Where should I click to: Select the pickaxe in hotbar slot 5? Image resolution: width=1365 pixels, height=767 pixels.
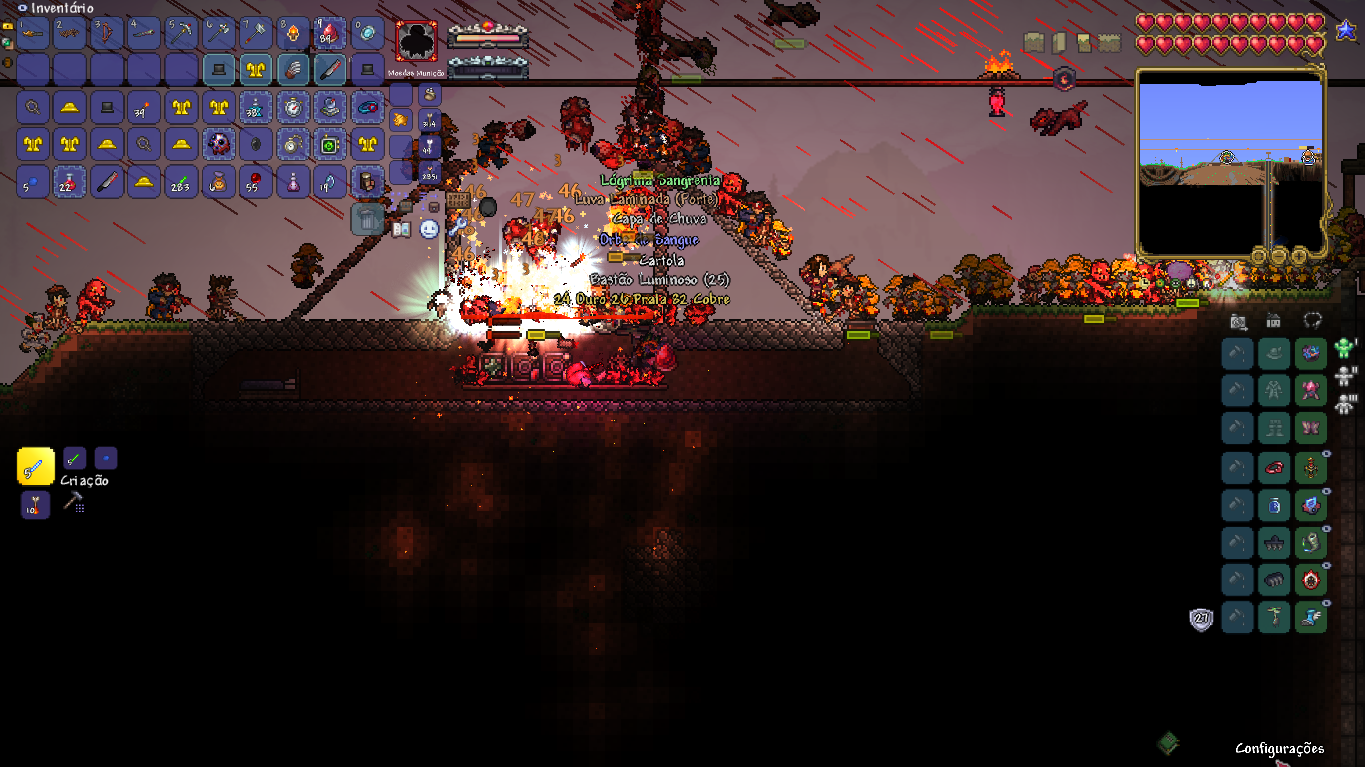(181, 35)
